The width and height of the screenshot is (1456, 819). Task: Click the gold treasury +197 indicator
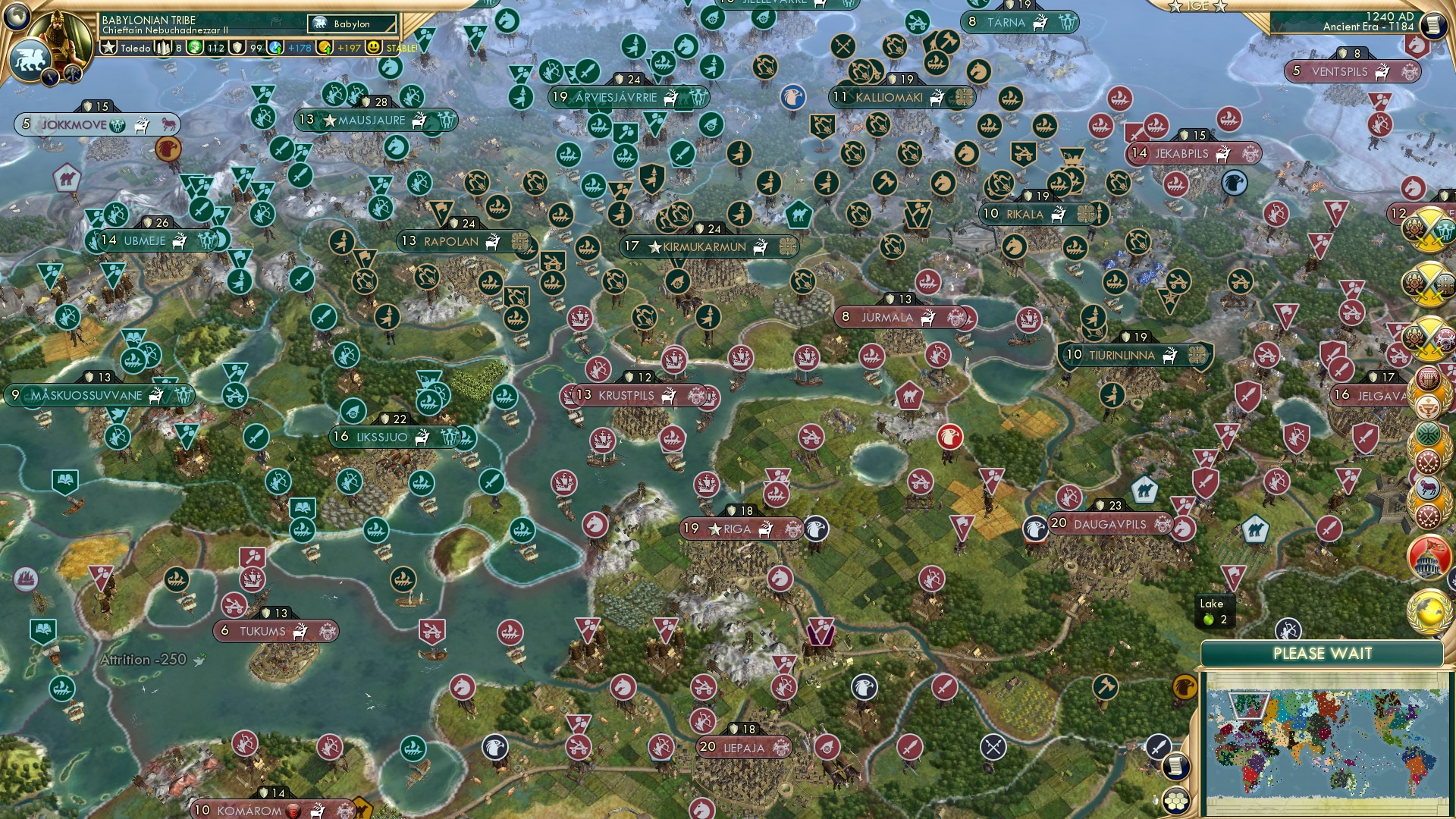350,49
